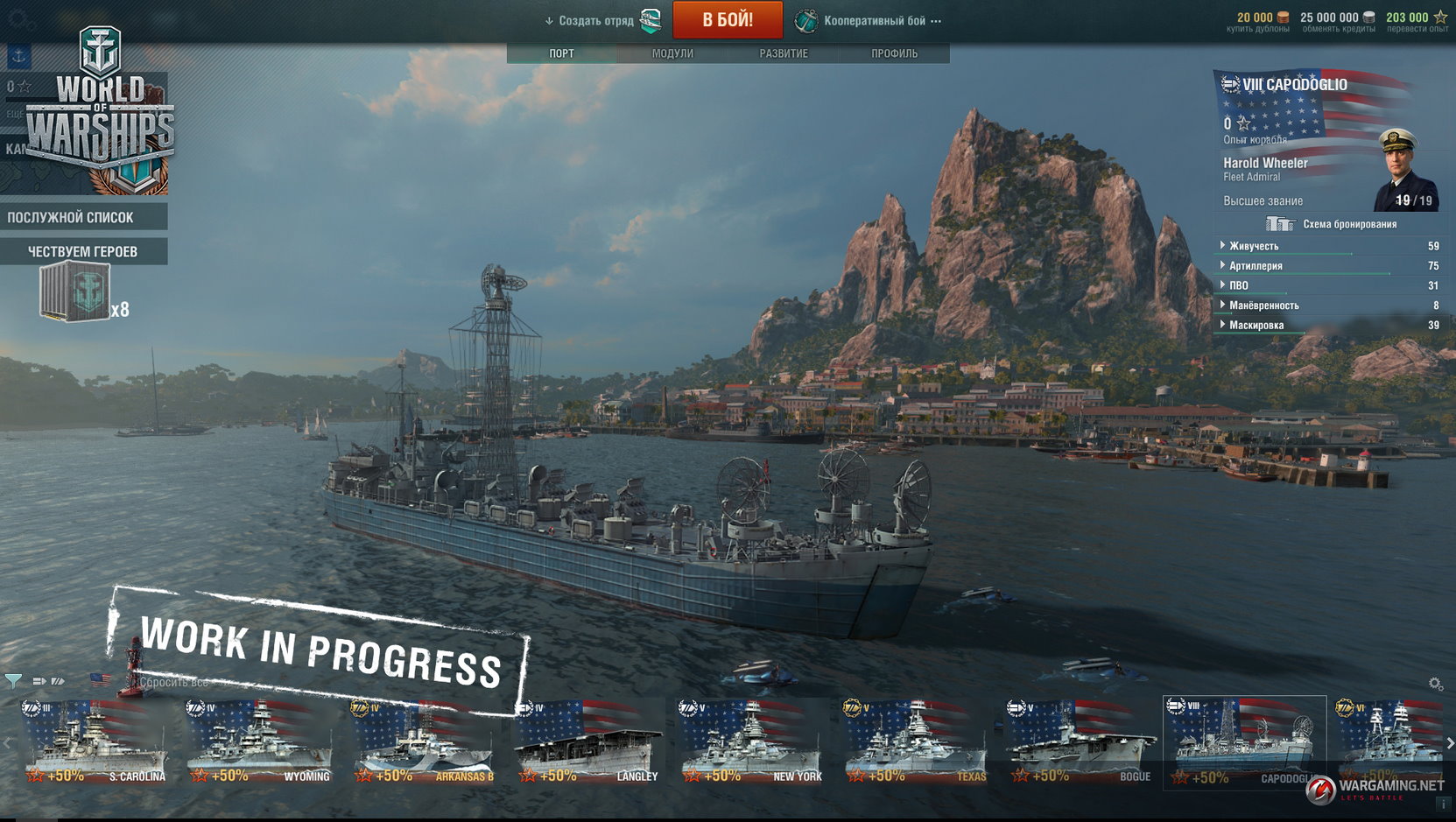Select the ПОРТ tab

point(562,53)
